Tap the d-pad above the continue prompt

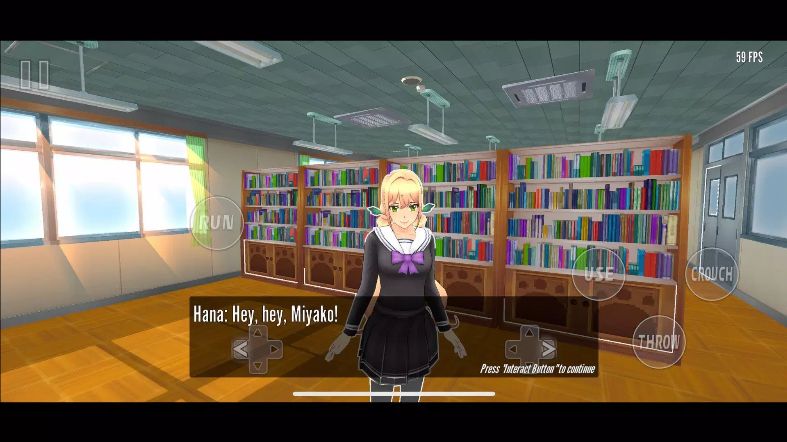530,348
